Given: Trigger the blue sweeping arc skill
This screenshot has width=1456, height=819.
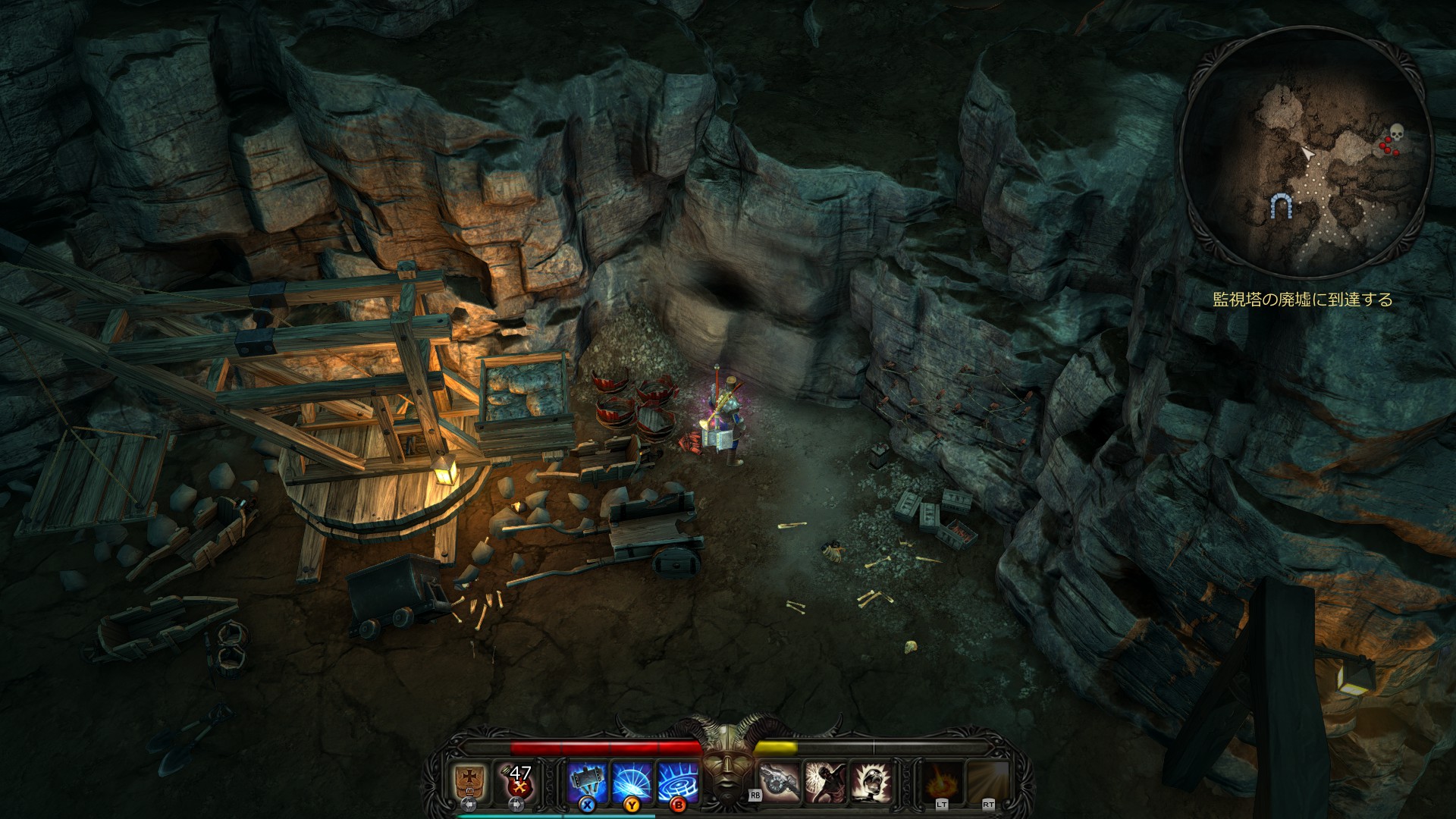Looking at the screenshot, I should tap(632, 781).
